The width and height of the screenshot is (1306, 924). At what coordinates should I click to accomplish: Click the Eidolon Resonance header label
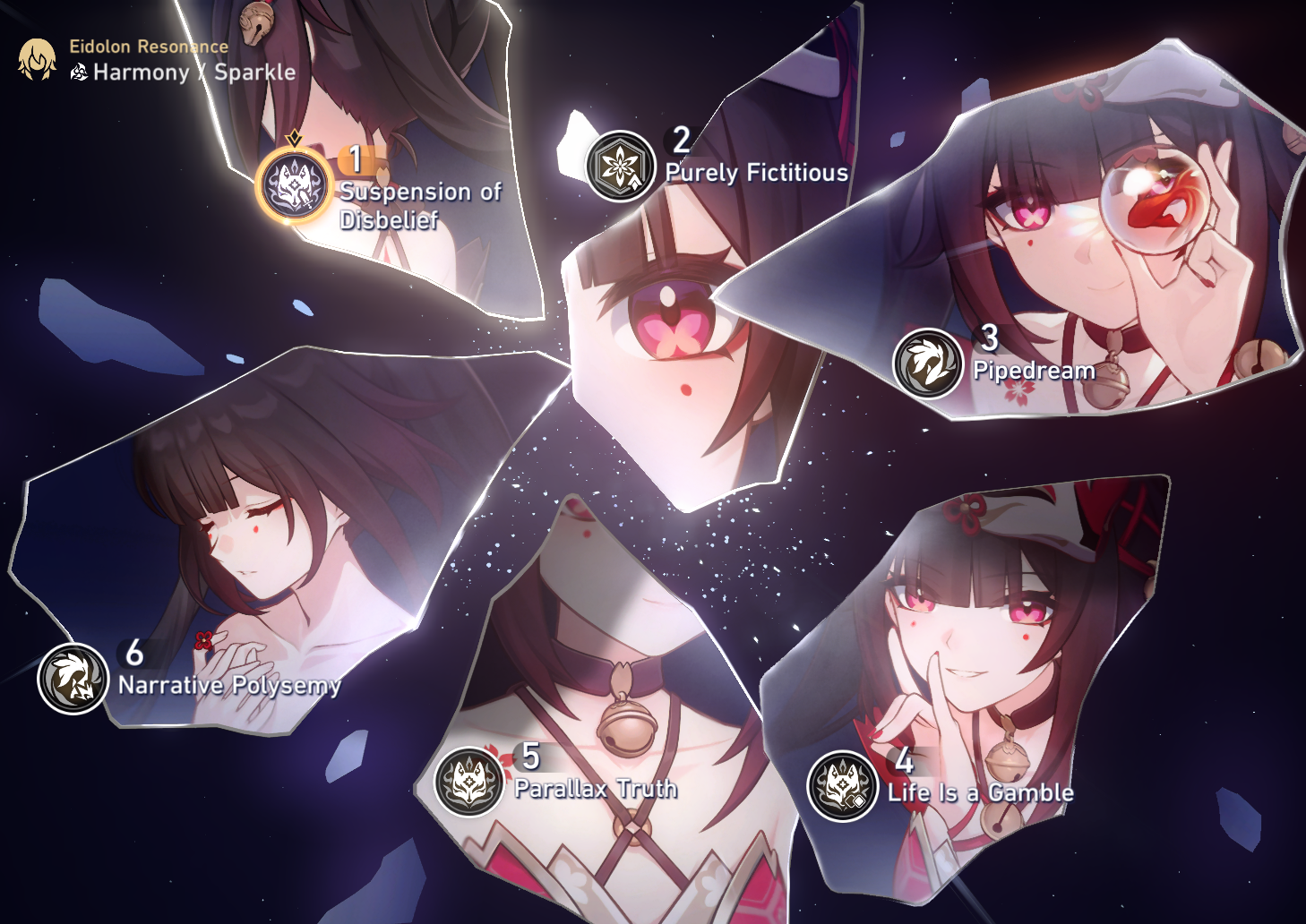[x=146, y=48]
